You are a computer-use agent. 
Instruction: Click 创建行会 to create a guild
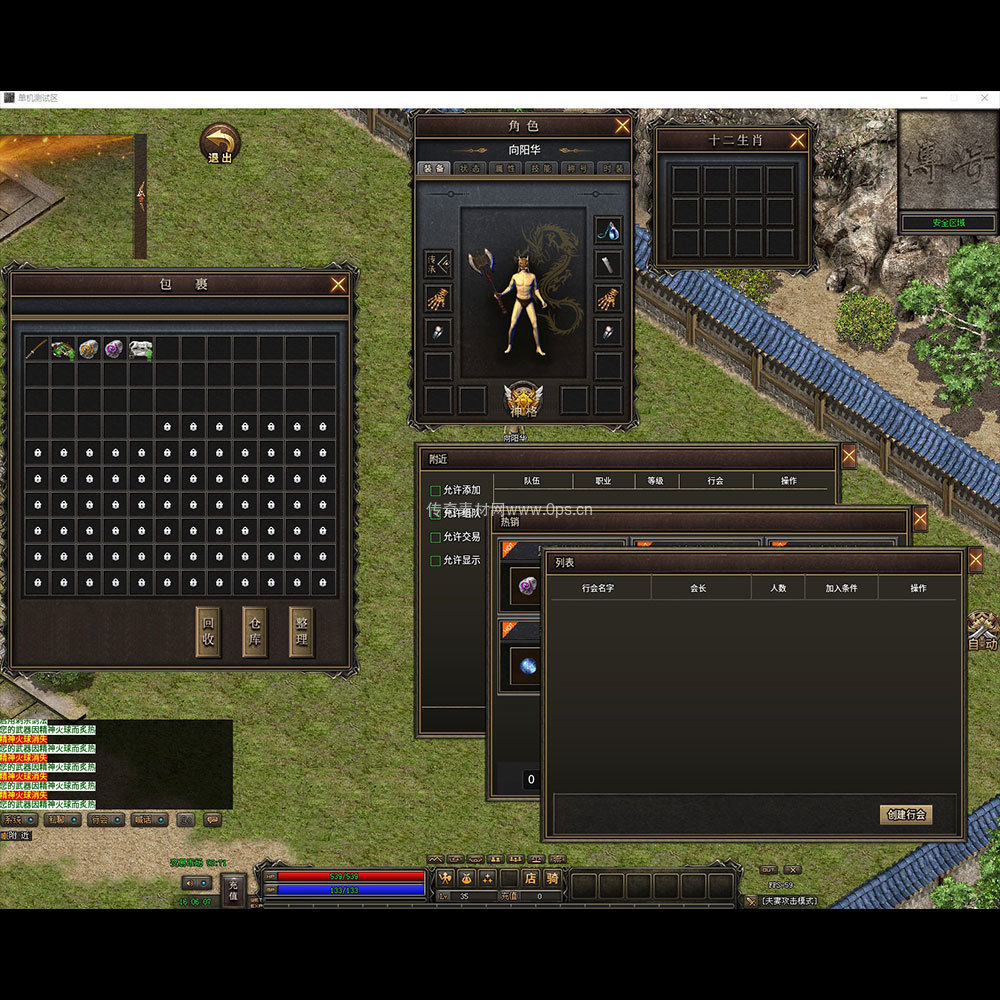906,815
